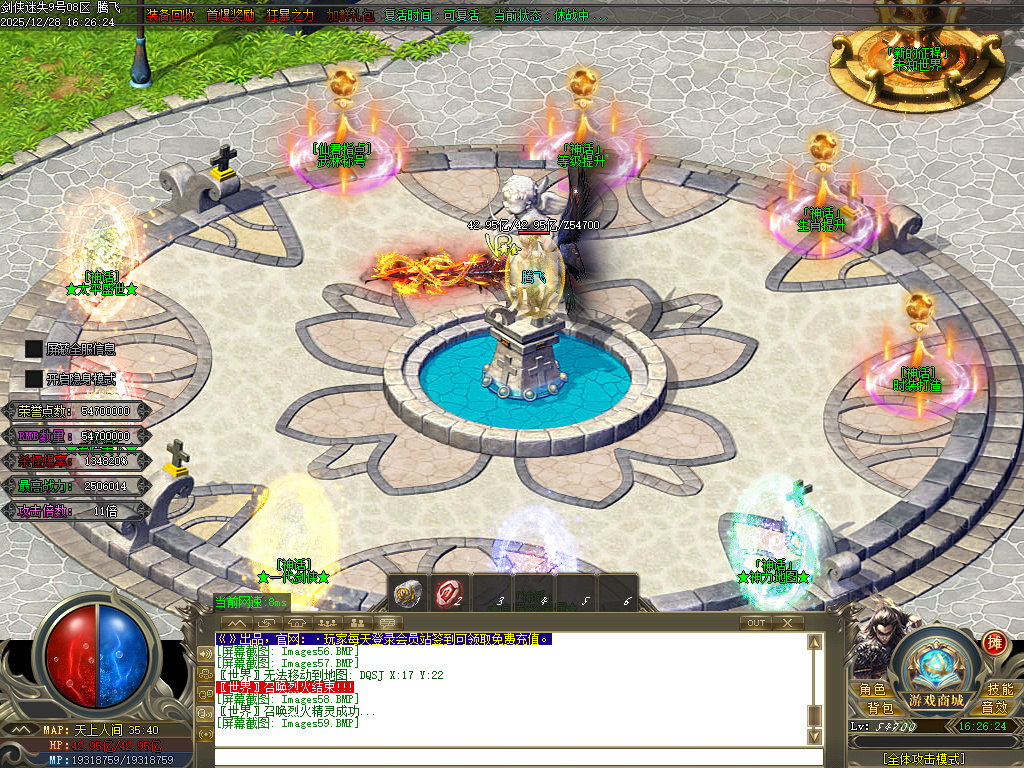Use the stone item in hotbar slot 1

pos(406,593)
